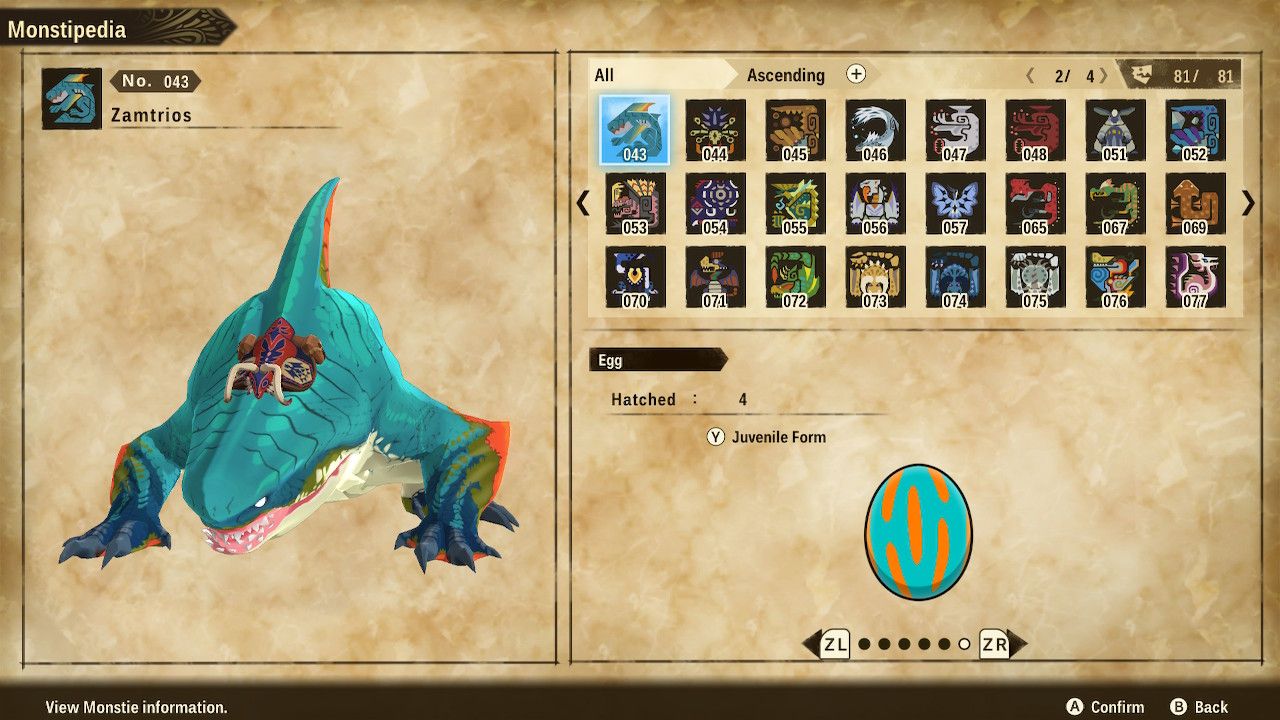Switch to the All filter tab
Image resolution: width=1280 pixels, height=720 pixels.
pyautogui.click(x=603, y=74)
